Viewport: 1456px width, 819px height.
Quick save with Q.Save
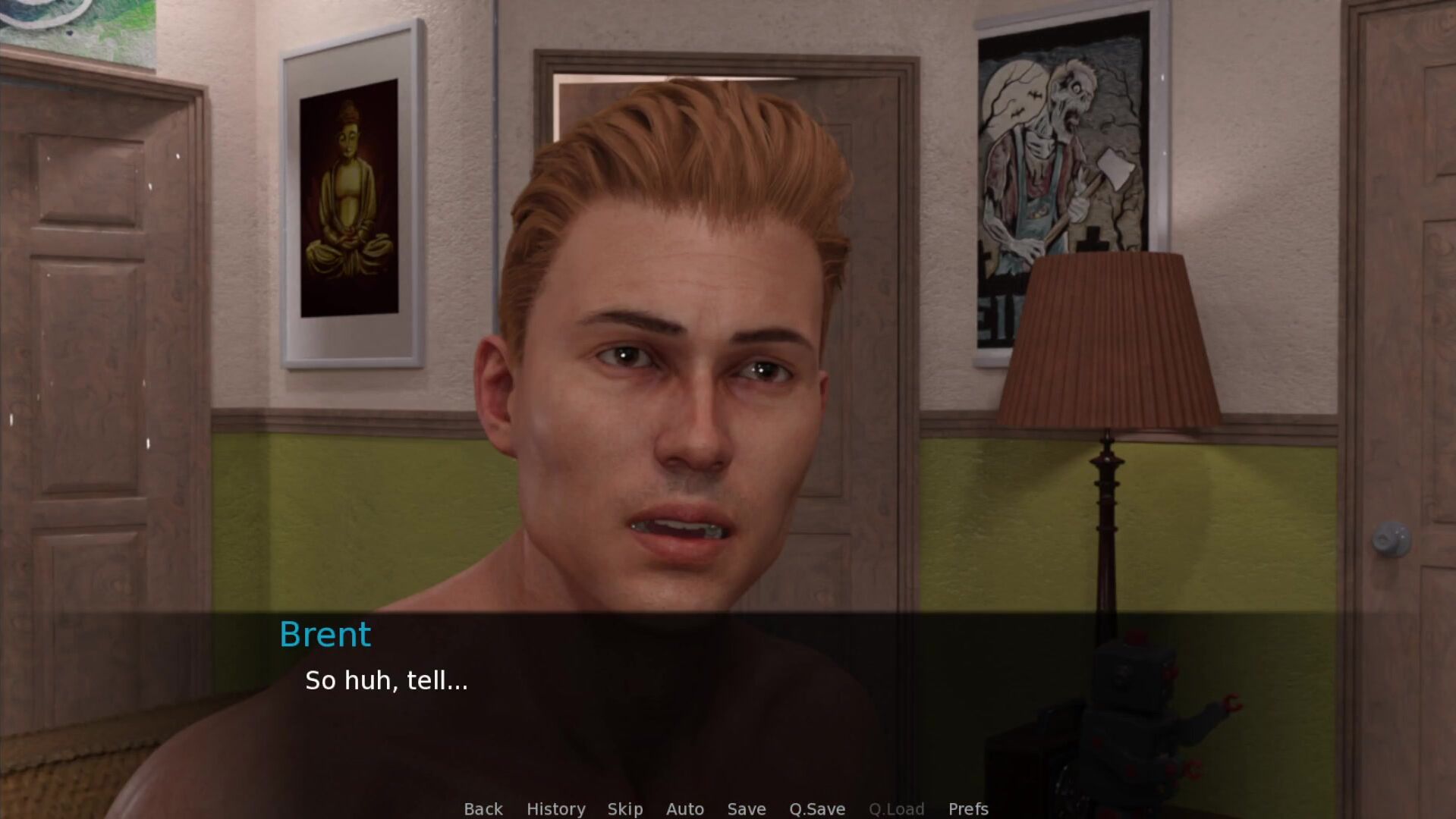816,808
